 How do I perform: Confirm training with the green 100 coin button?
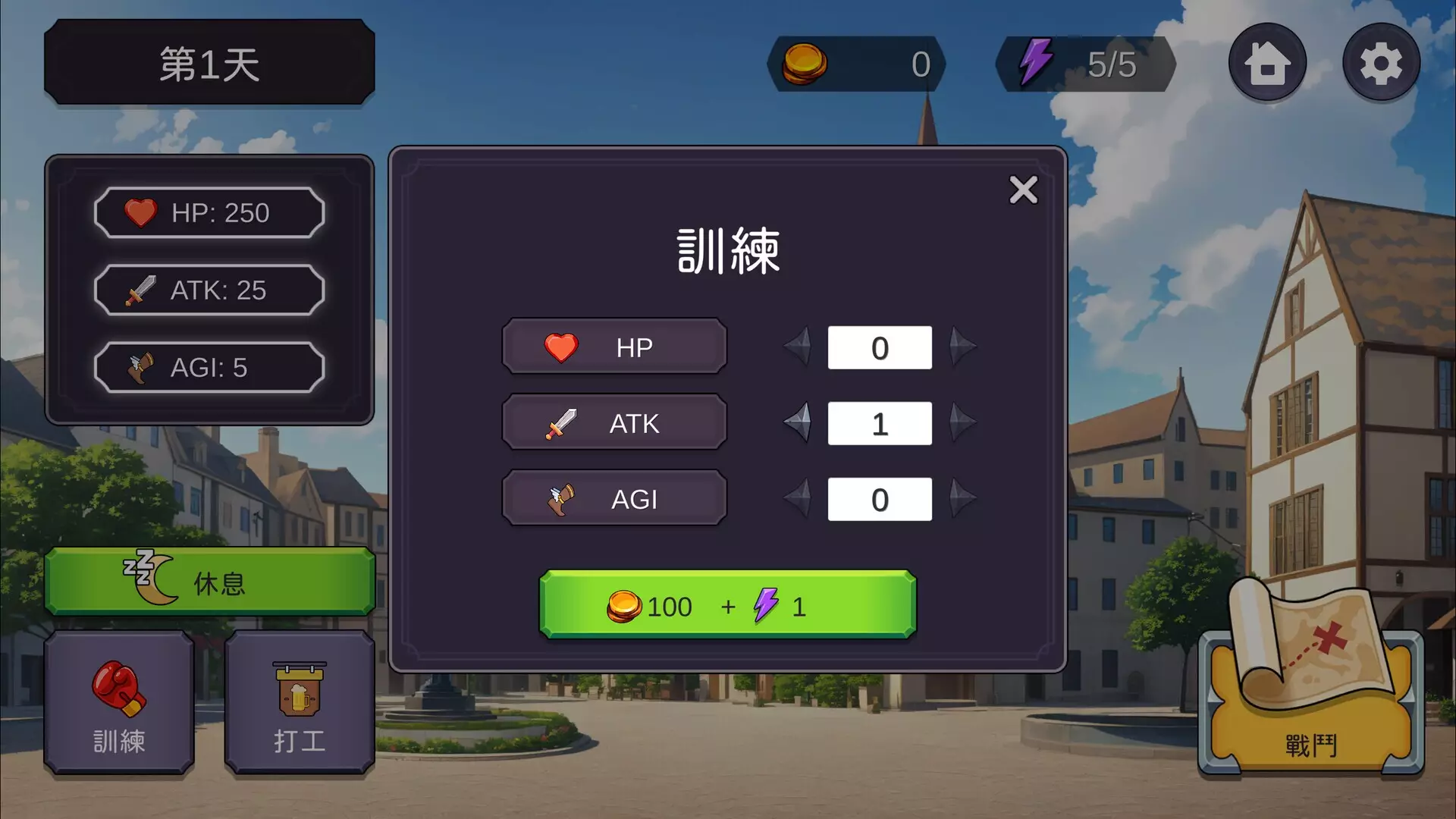coord(726,605)
